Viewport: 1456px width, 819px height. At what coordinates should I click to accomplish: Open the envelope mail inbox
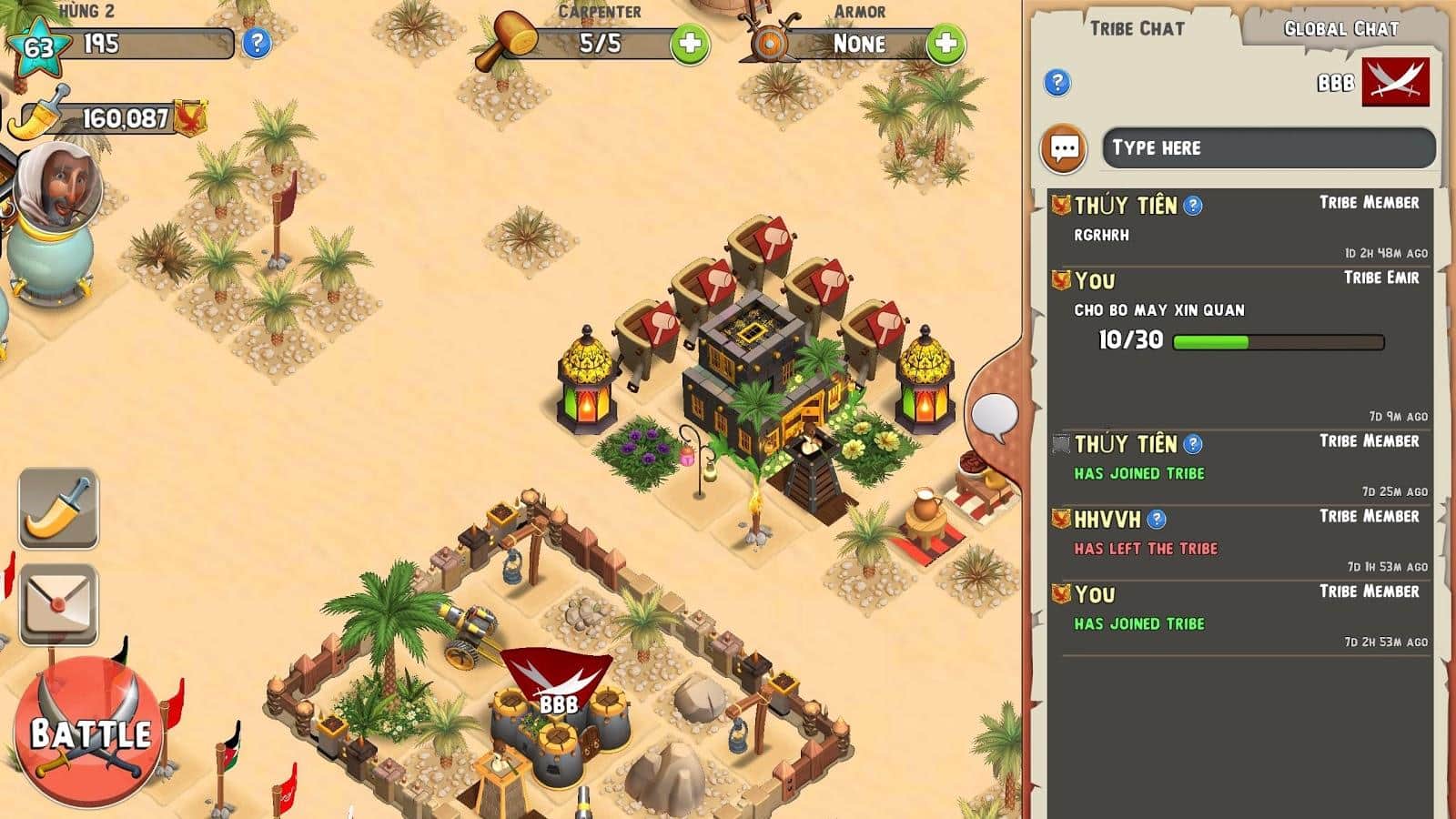coord(58,603)
